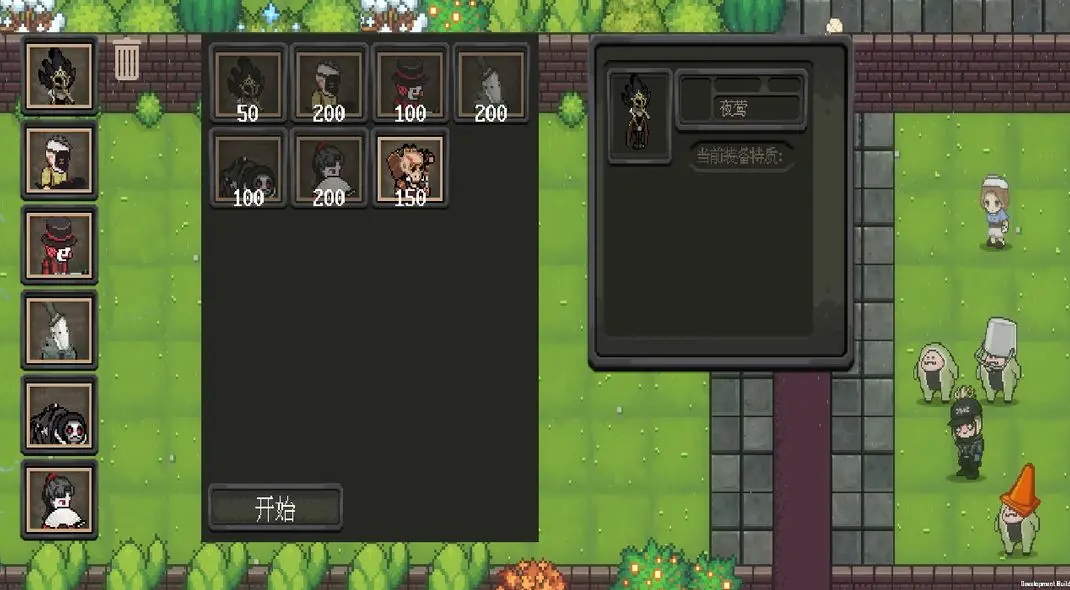Choose the dark-haired girl slot in left column
The height and width of the screenshot is (590, 1070).
pyautogui.click(x=60, y=498)
